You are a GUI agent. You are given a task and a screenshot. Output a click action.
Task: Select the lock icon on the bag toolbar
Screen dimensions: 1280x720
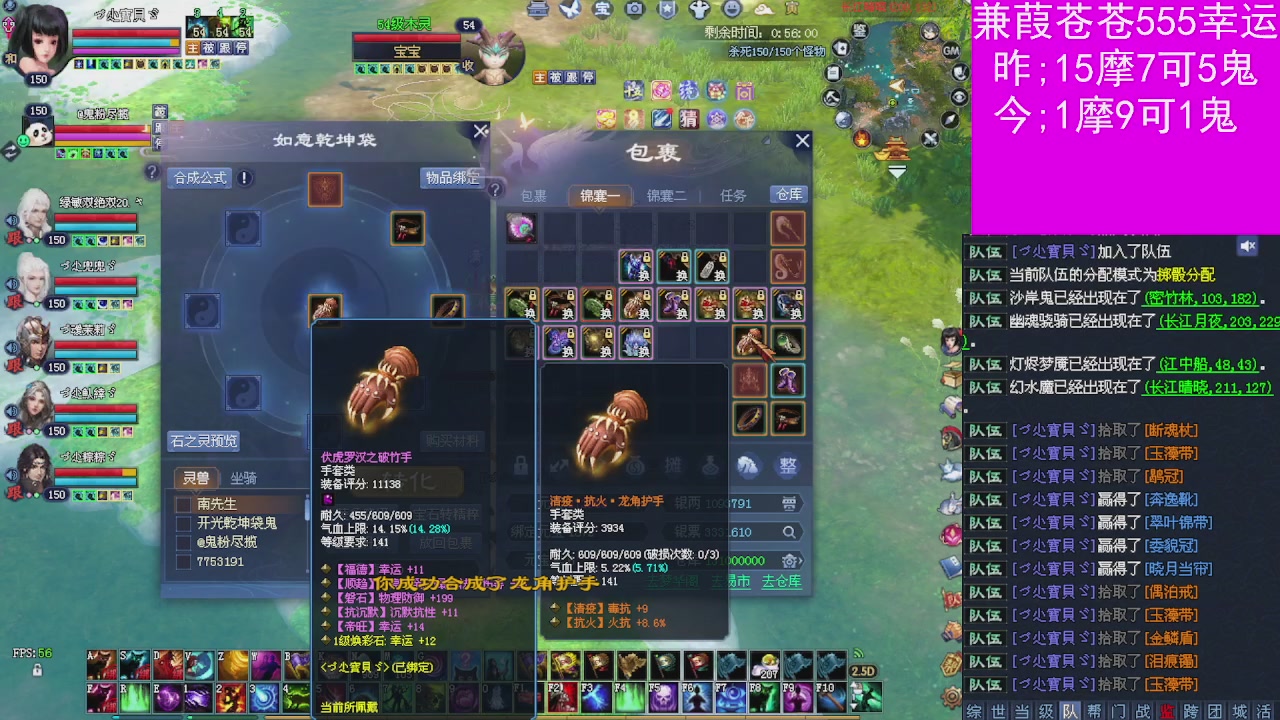pos(520,464)
